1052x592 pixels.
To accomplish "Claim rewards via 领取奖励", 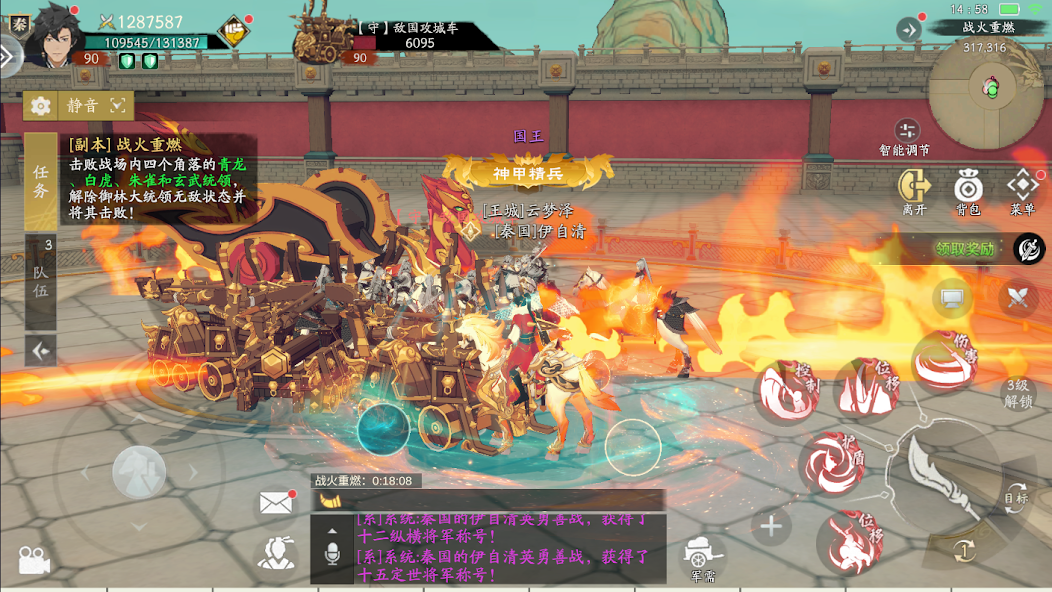I will 965,249.
